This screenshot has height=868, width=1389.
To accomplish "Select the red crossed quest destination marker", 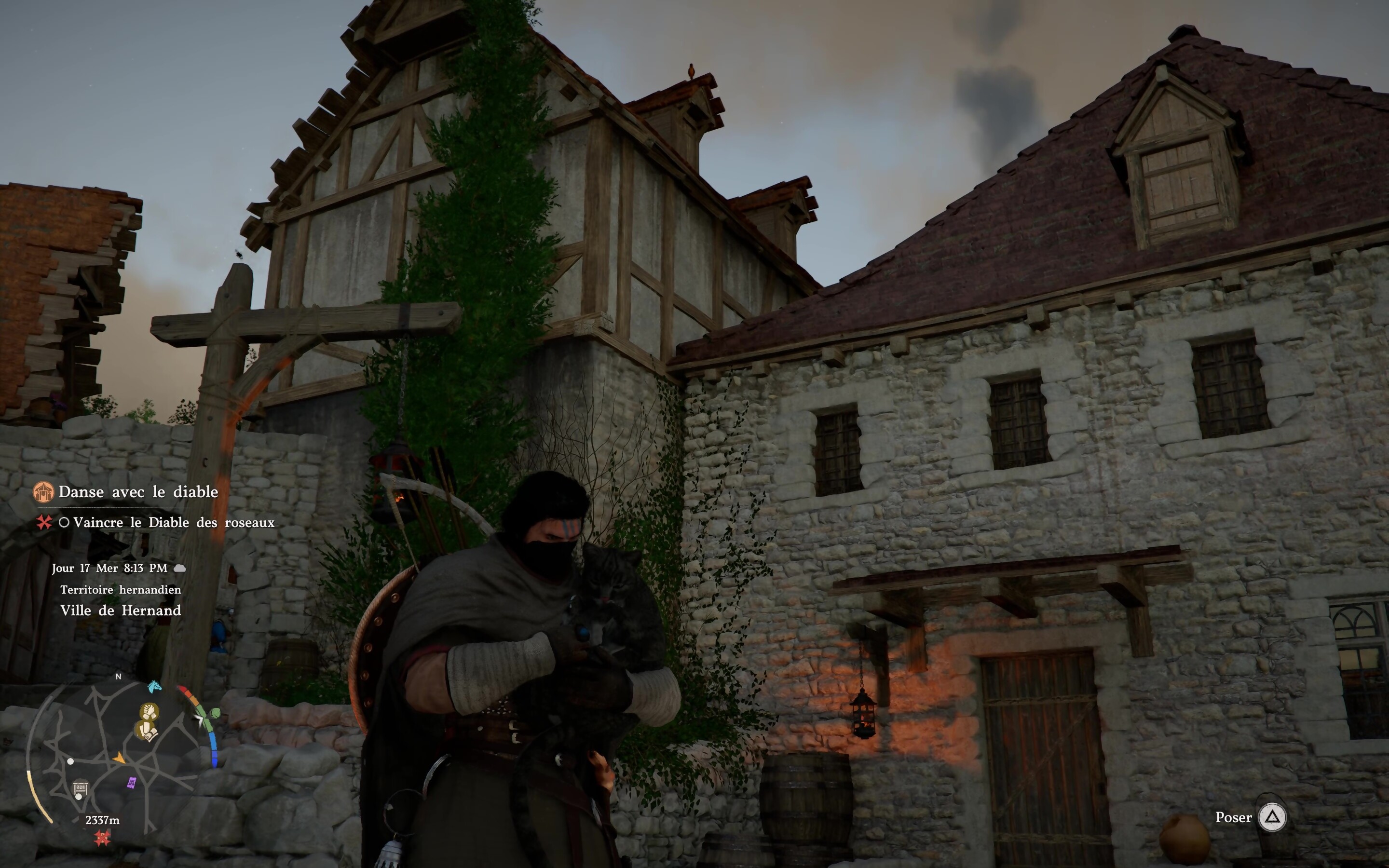I will click(x=102, y=838).
